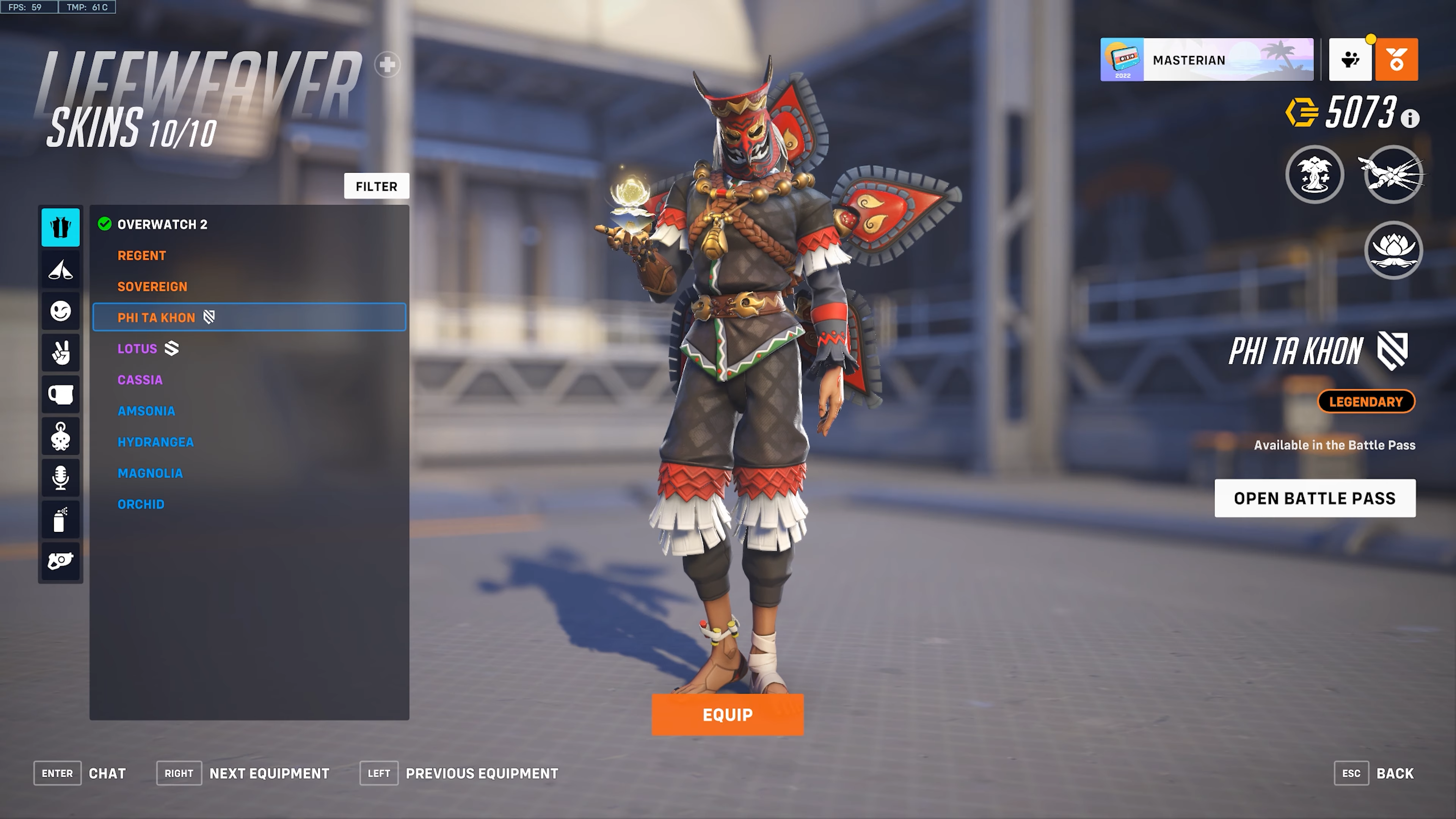Choose the Sovereign skin

click(x=152, y=287)
